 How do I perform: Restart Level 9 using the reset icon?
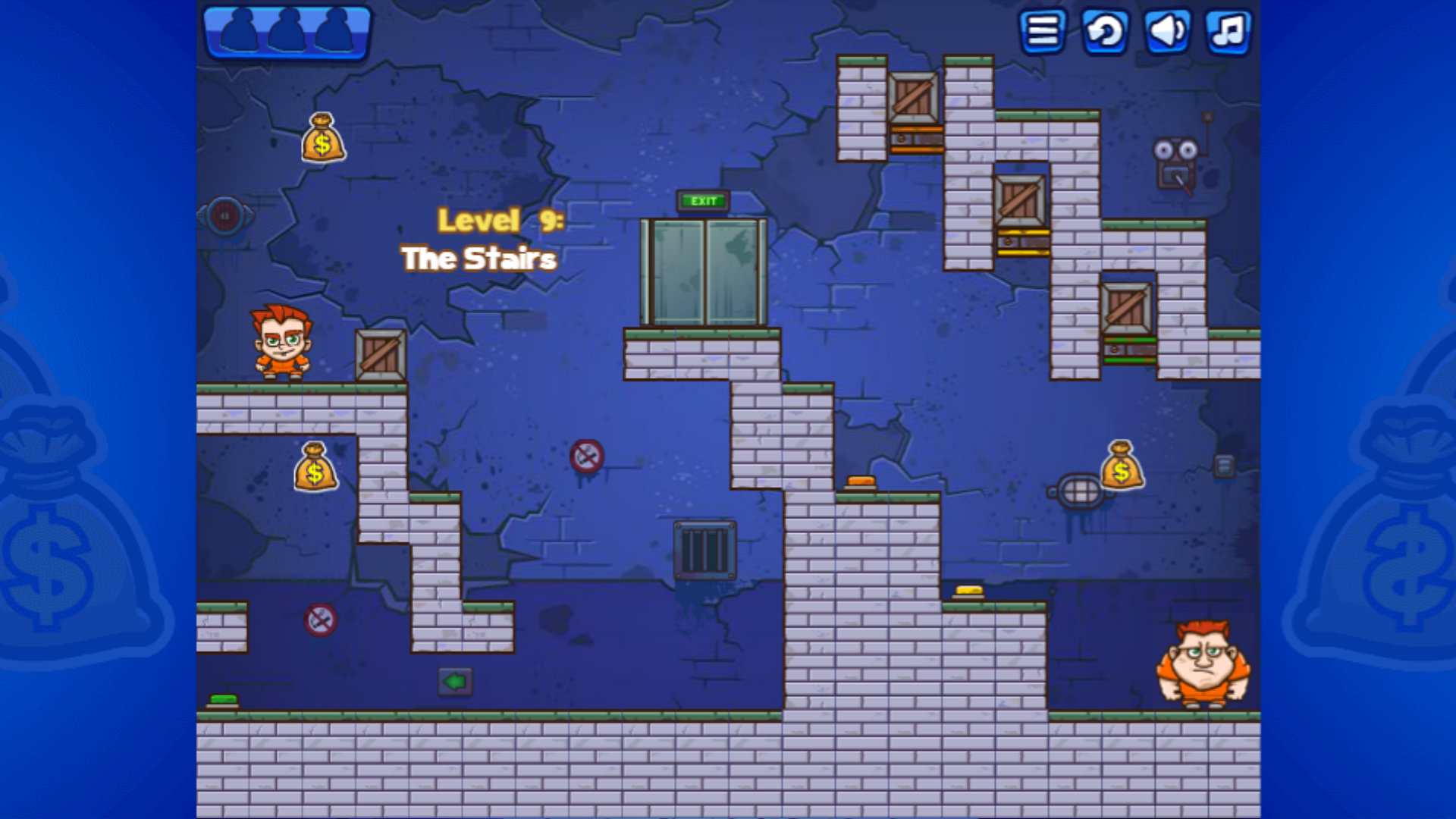click(x=1103, y=32)
